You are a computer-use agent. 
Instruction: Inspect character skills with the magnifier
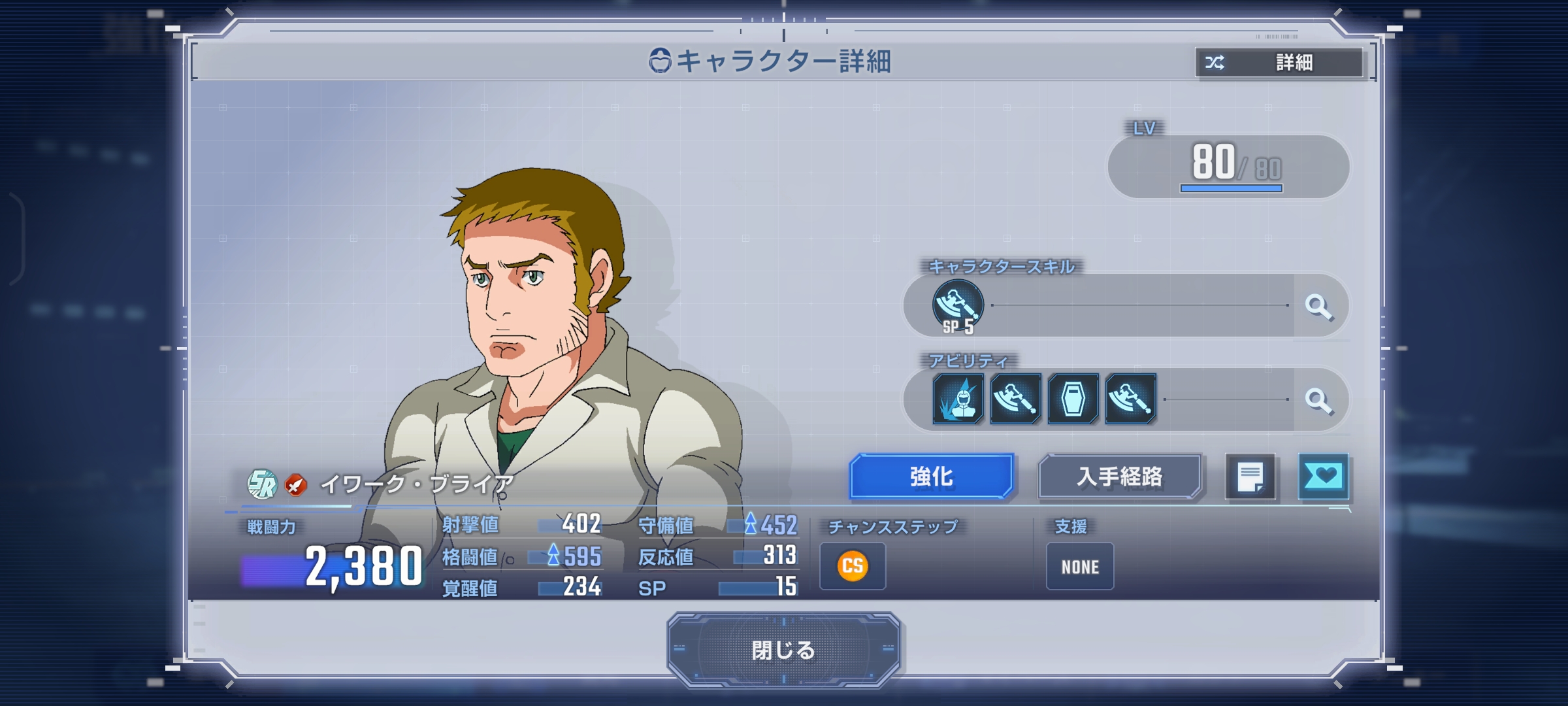coord(1318,306)
